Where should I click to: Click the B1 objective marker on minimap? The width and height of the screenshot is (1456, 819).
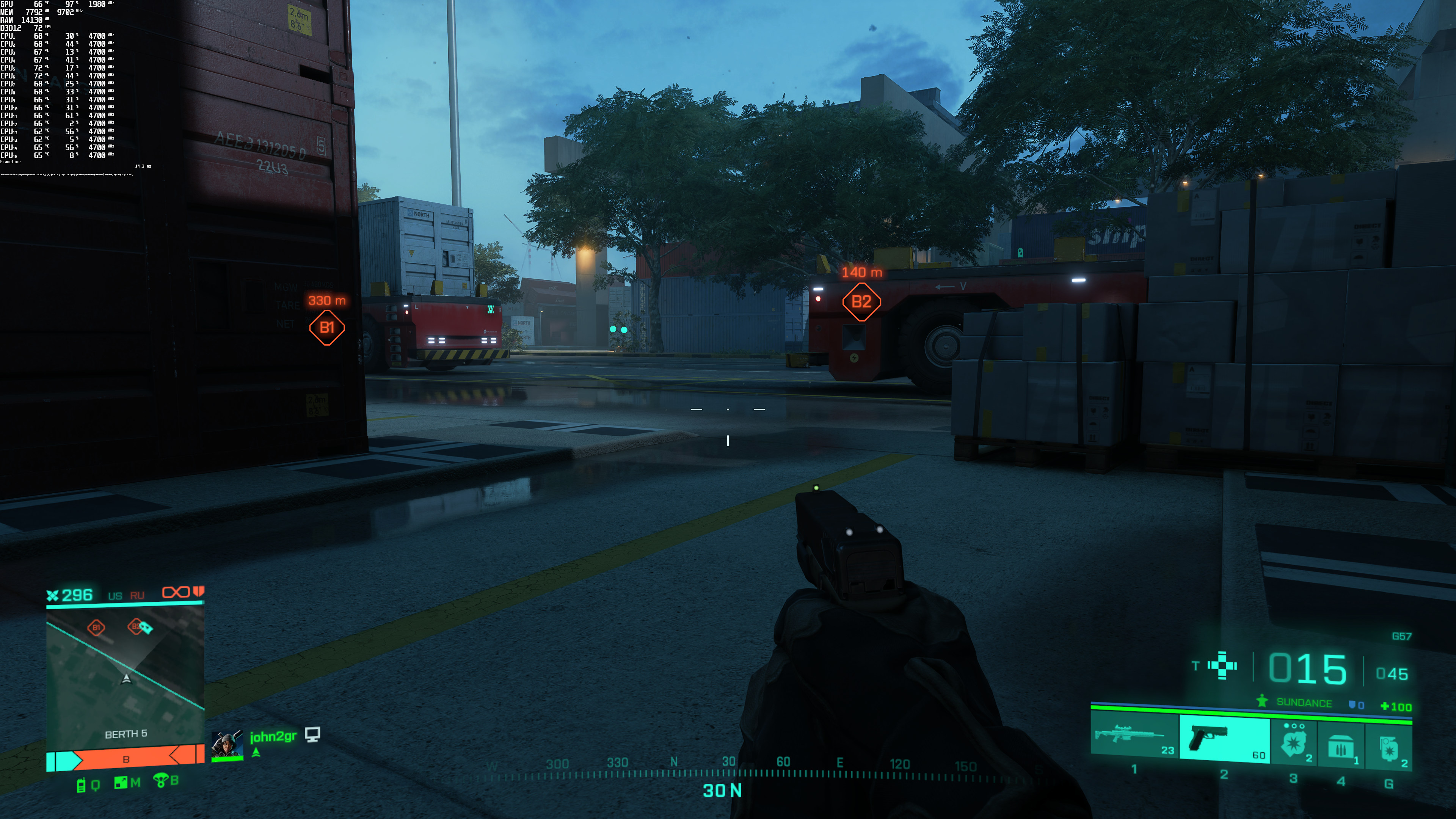tap(96, 628)
